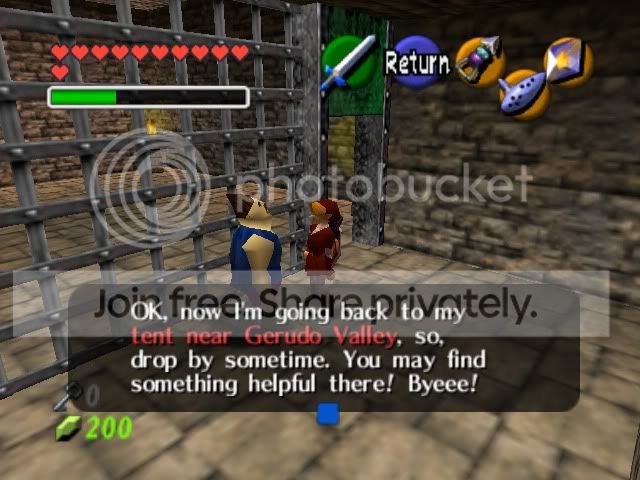Activate the crystal spell item icon

coord(568,62)
